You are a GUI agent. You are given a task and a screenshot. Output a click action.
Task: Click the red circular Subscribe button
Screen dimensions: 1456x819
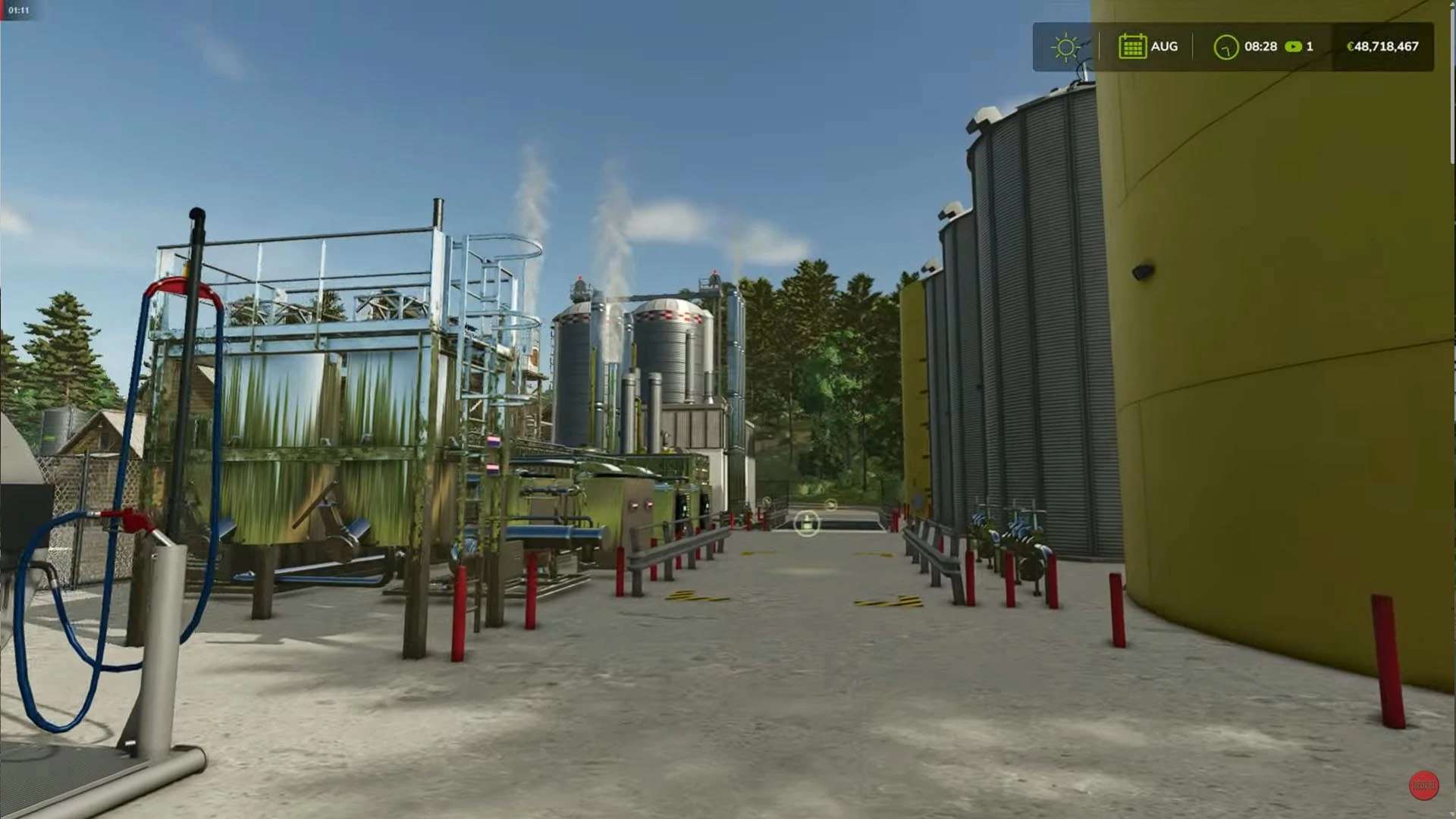(1423, 786)
